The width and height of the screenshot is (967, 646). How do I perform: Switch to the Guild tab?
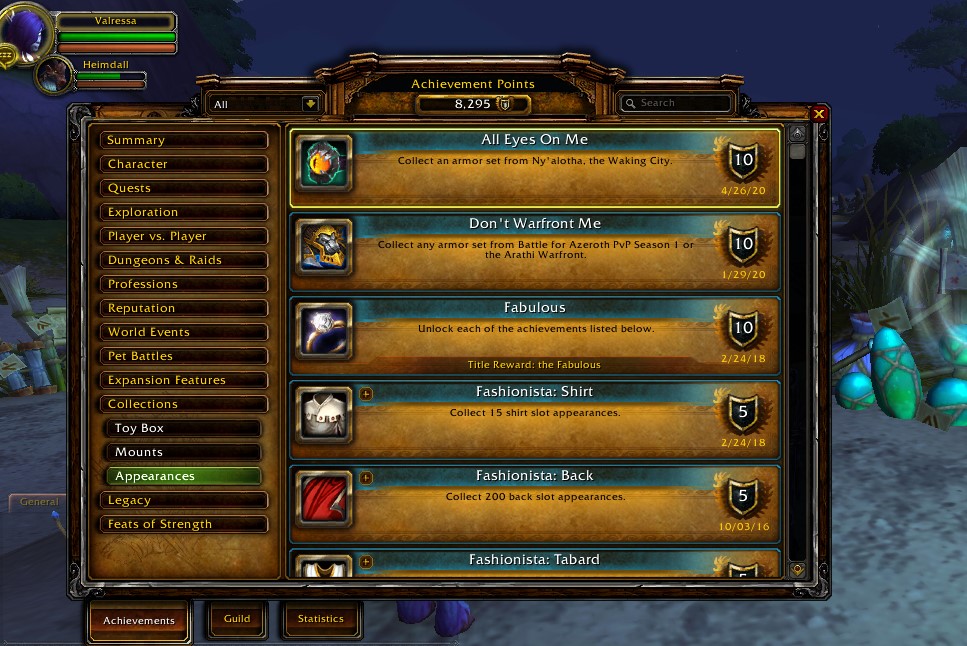click(x=237, y=619)
